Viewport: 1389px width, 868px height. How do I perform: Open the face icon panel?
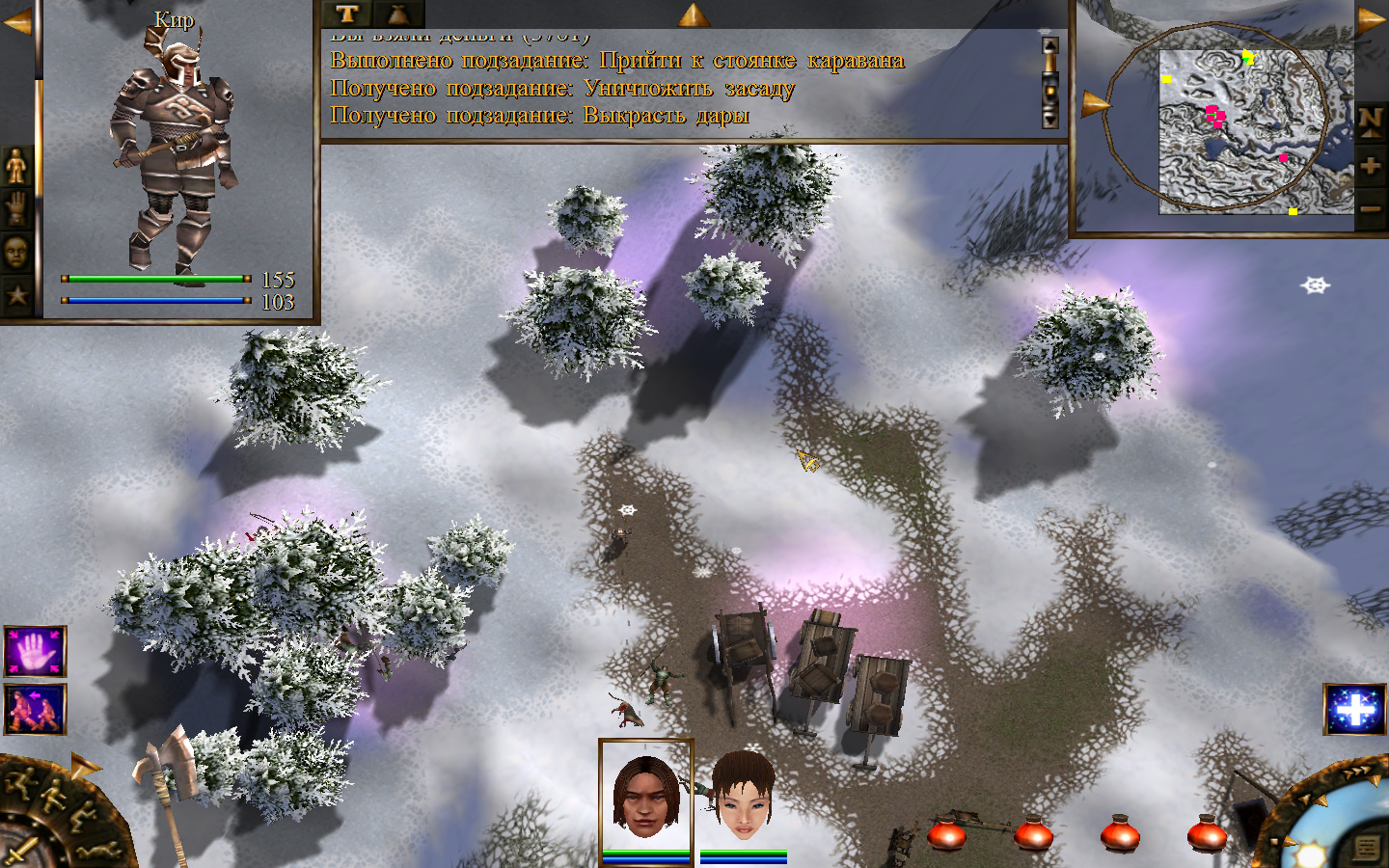coord(16,253)
